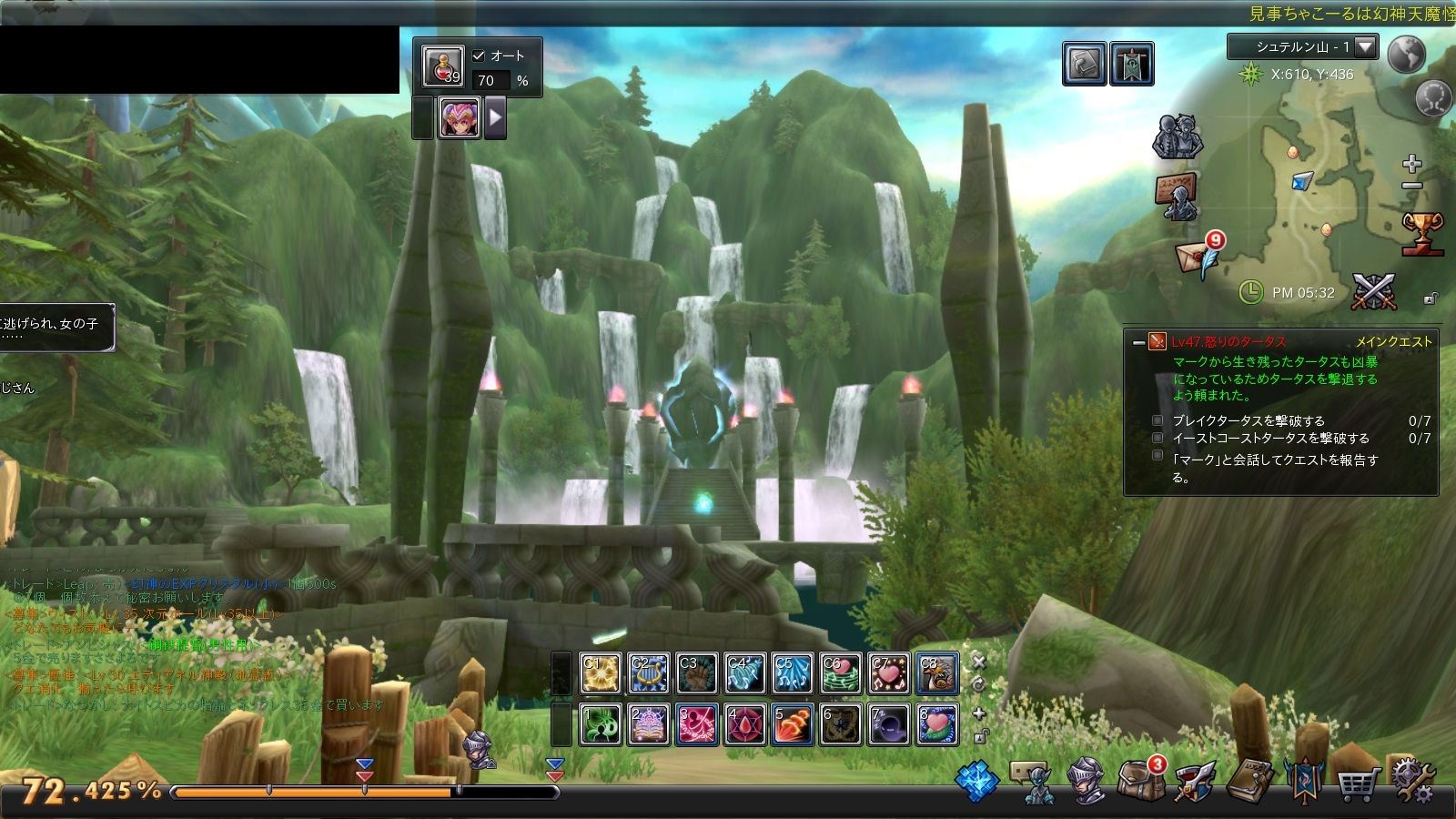The image size is (1456, 819).
Task: Collapse the Lv47 main quest tracker entry
Action: click(1138, 343)
